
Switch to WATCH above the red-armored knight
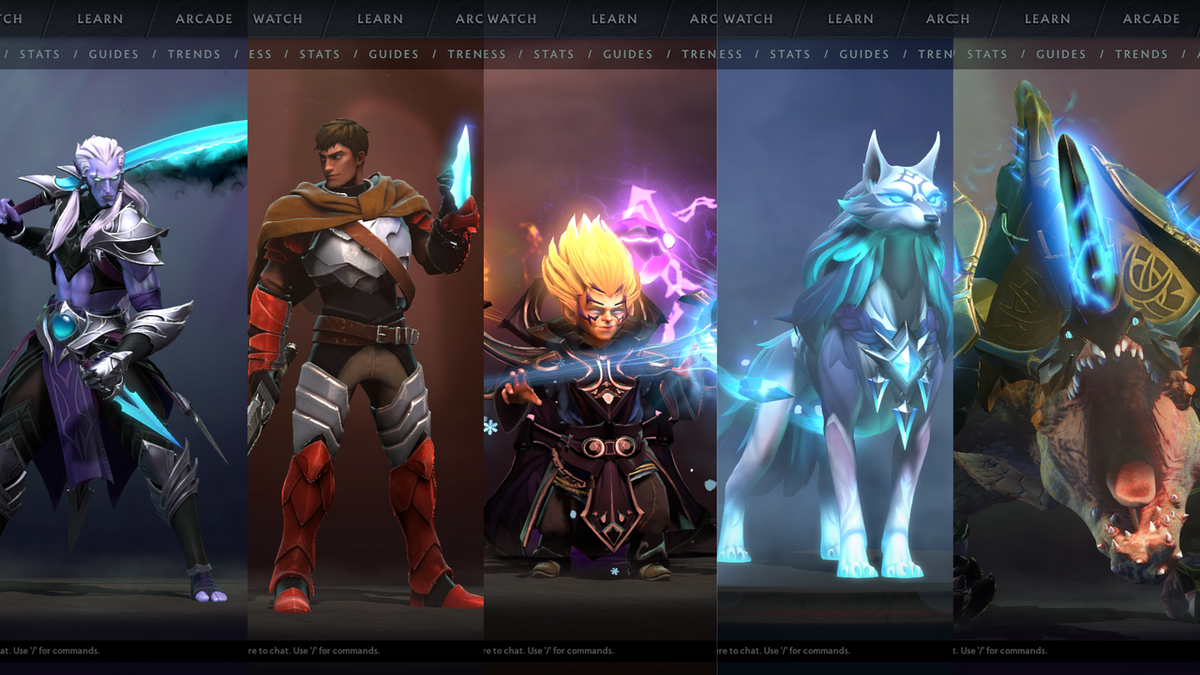pyautogui.click(x=278, y=19)
